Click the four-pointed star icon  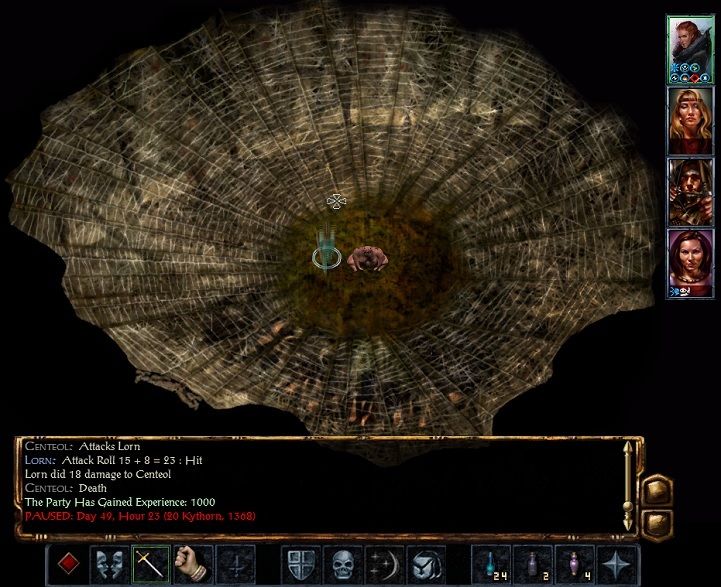[x=613, y=565]
